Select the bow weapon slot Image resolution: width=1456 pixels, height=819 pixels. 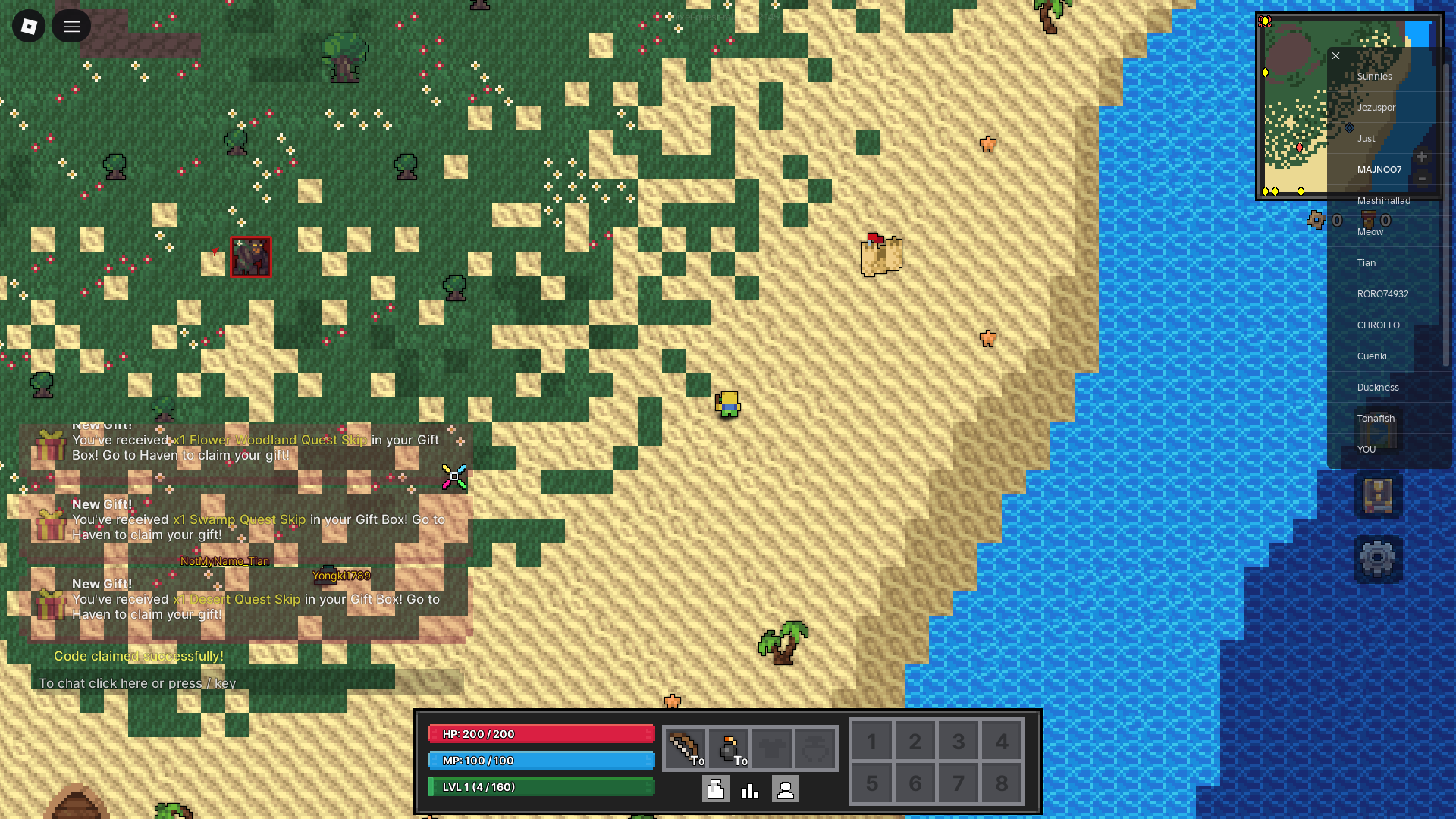[x=685, y=748]
